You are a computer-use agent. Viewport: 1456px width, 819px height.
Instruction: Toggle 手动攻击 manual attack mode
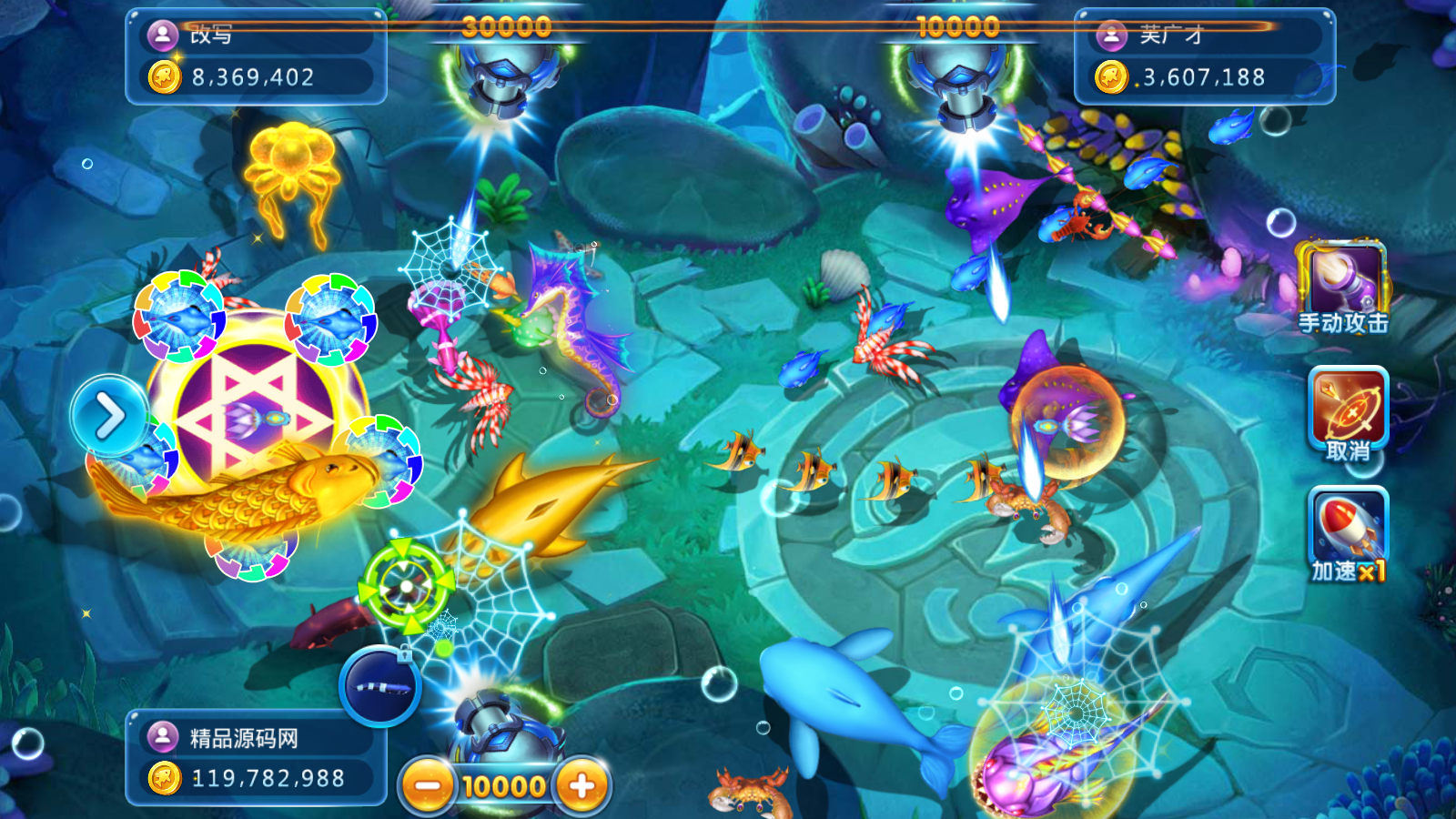click(x=1342, y=287)
